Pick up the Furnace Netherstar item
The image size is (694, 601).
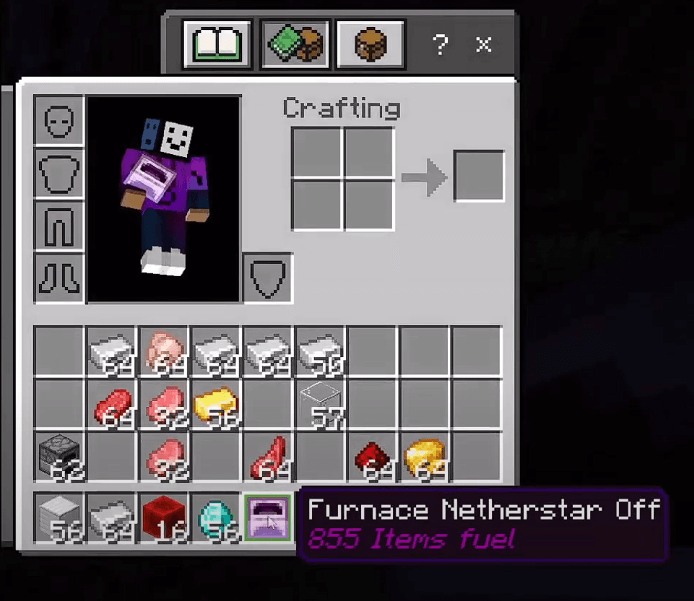(x=268, y=518)
